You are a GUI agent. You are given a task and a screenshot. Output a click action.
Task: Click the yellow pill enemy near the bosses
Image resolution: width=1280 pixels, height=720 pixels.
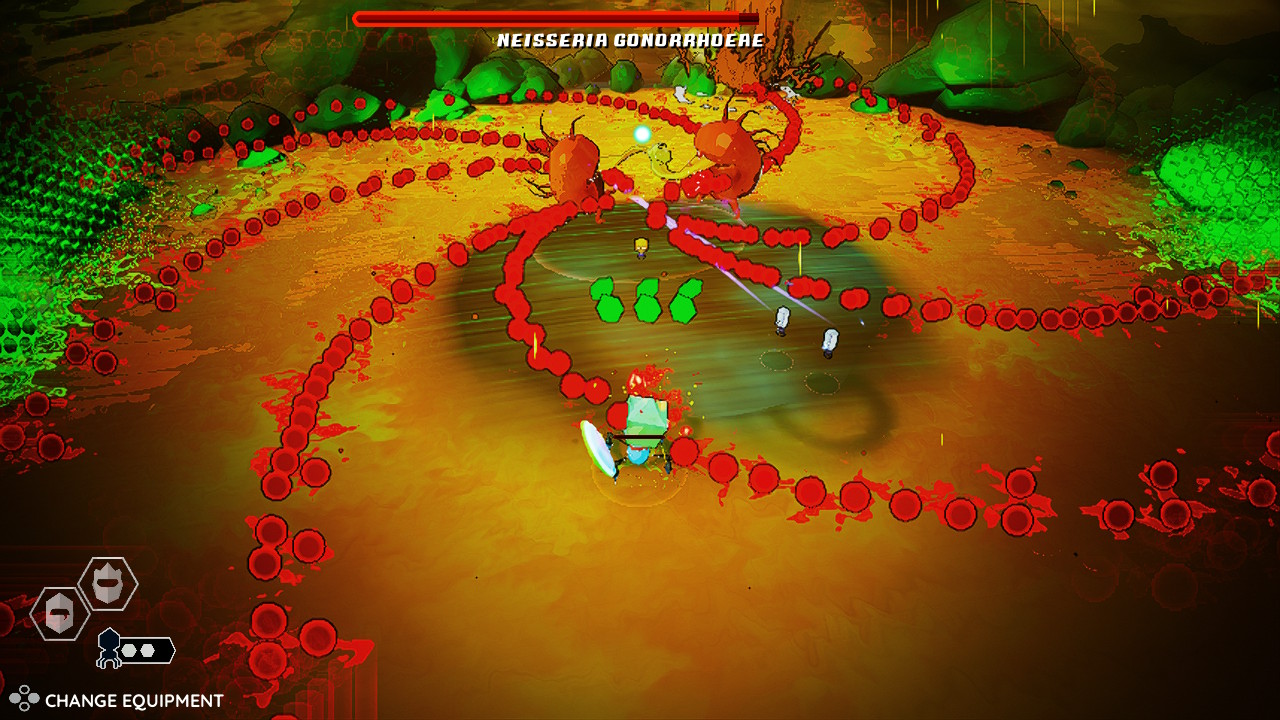coord(641,247)
